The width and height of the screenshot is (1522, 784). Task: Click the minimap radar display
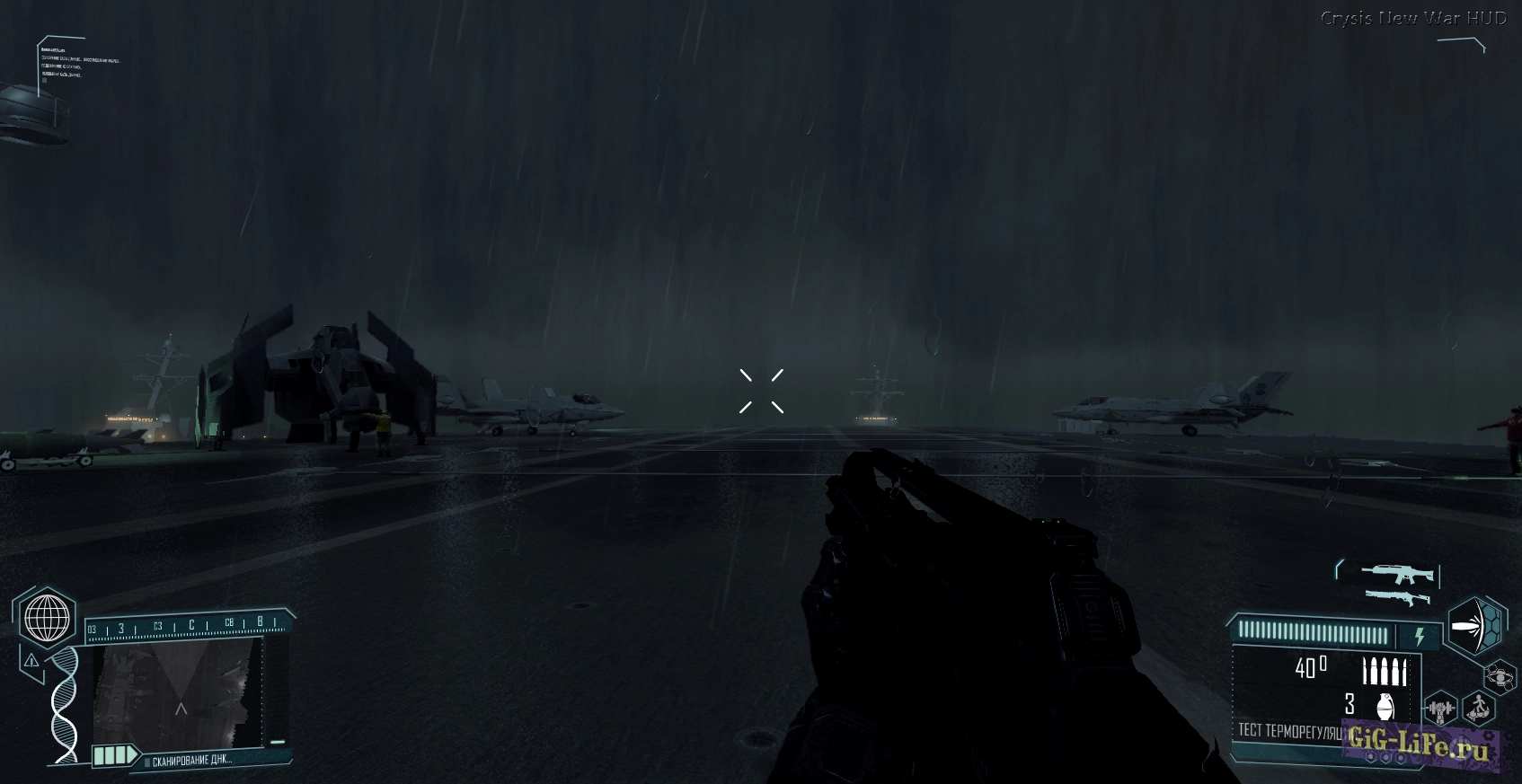(x=179, y=694)
